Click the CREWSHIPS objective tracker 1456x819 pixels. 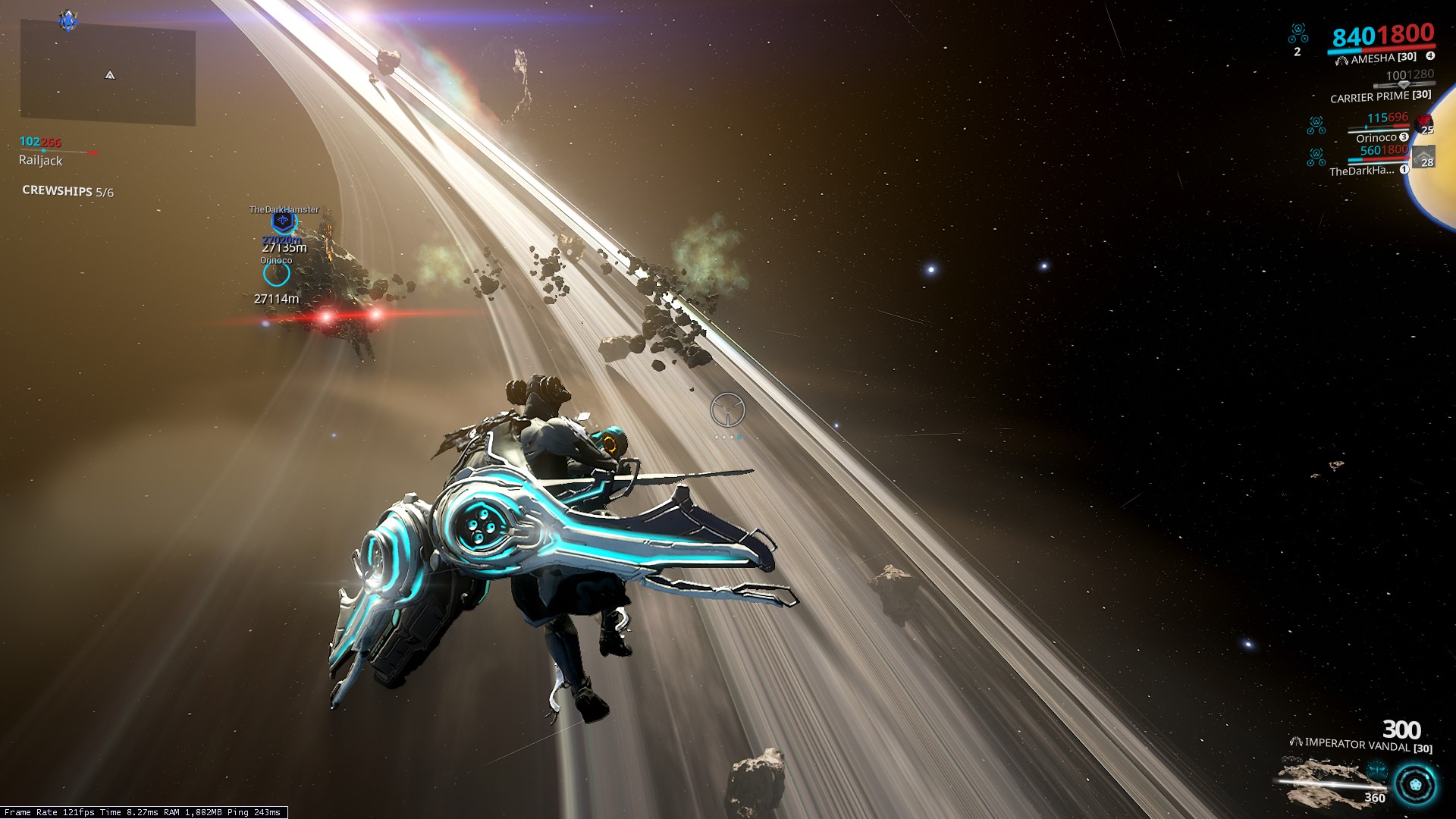pyautogui.click(x=67, y=191)
